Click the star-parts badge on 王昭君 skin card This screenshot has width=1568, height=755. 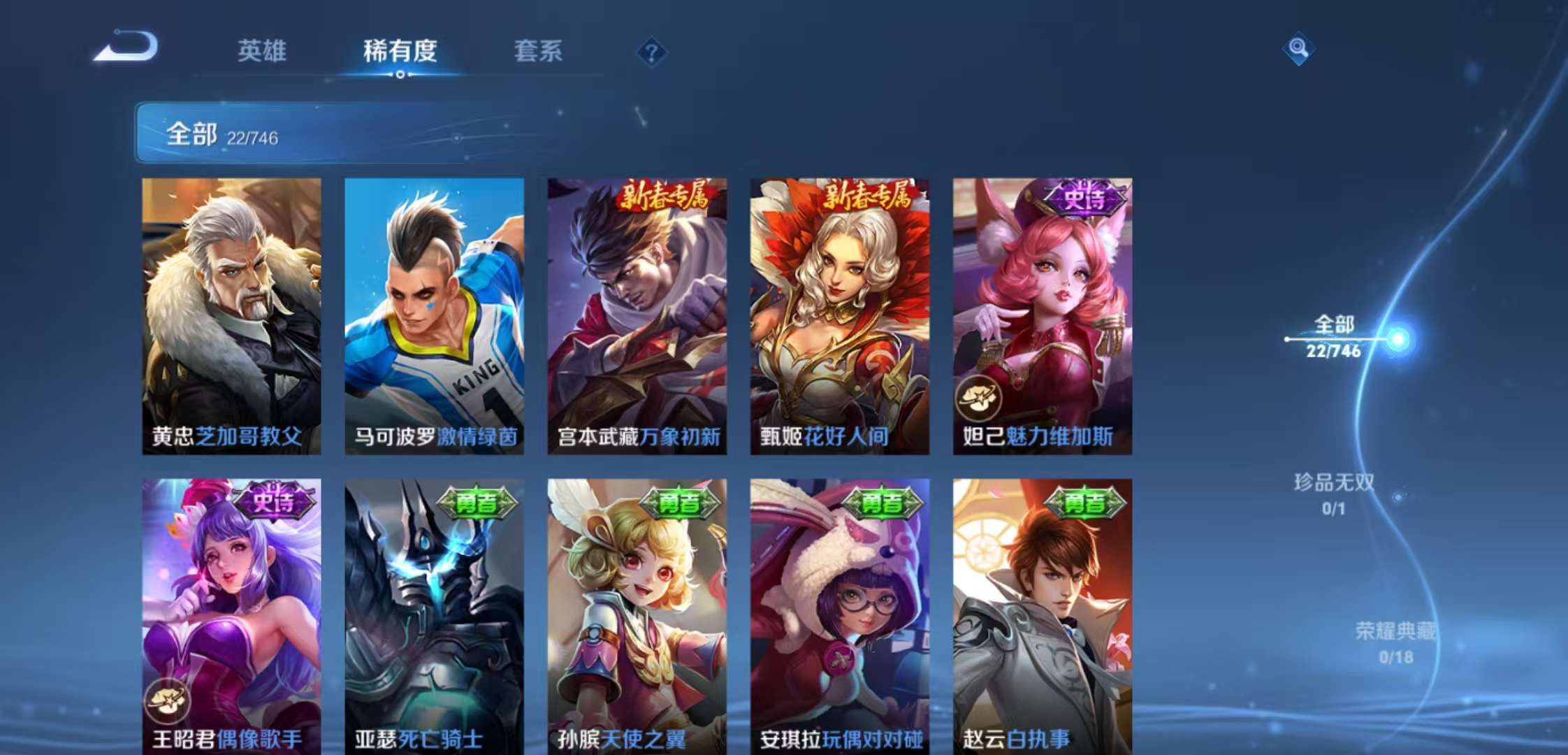(168, 700)
